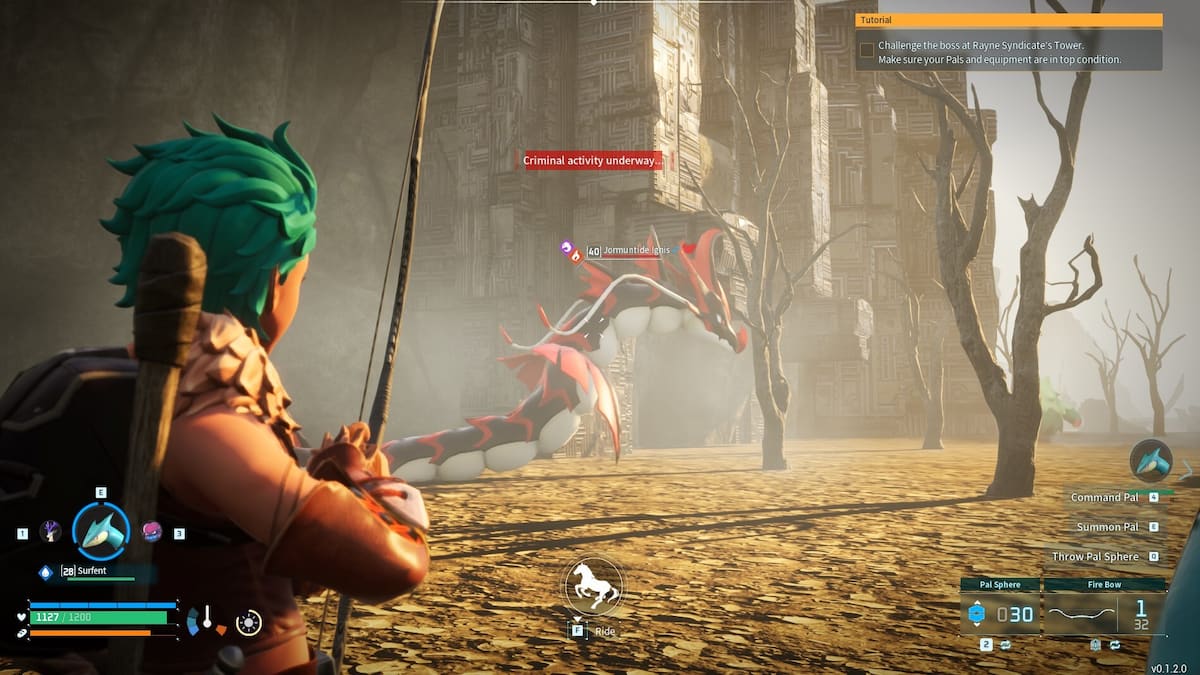
Task: Click the thermometer temperature gauge
Action: pos(207,620)
